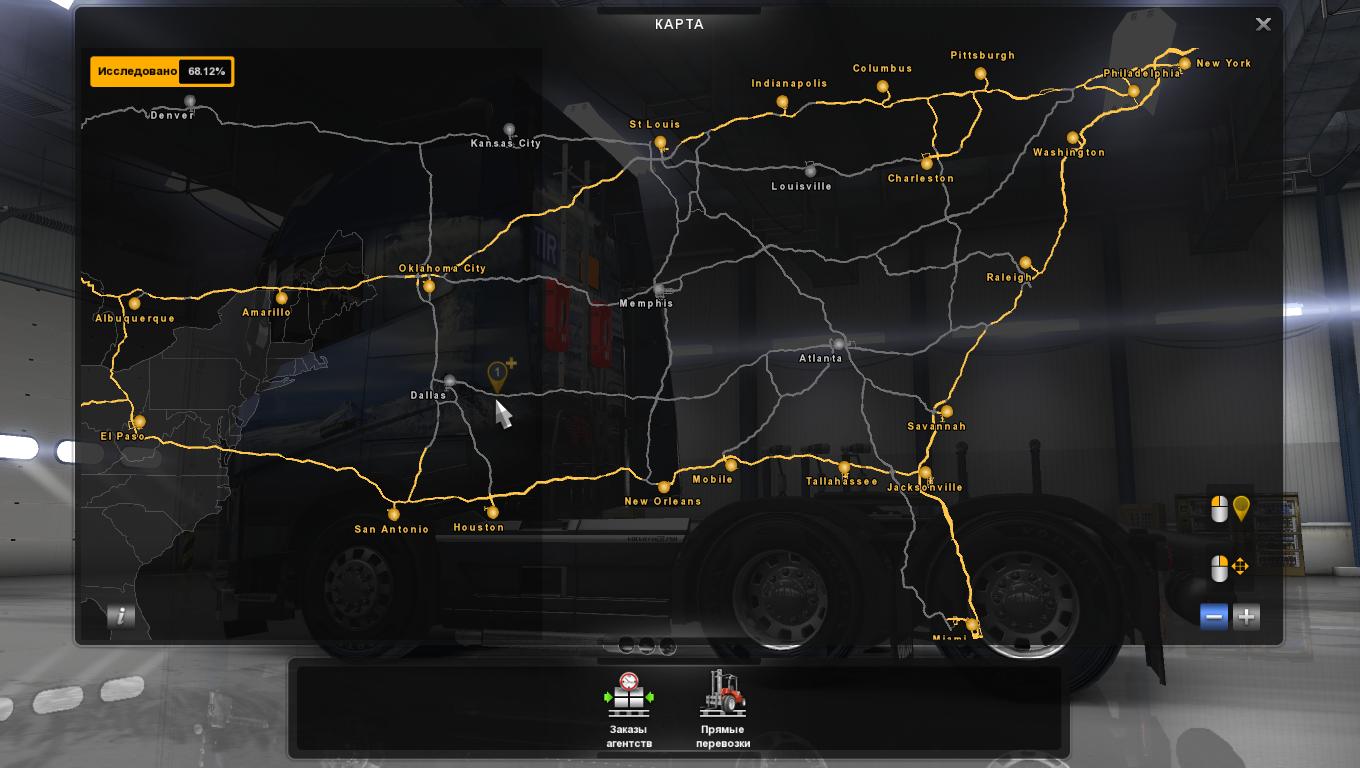This screenshot has height=768, width=1360.
Task: Select the New York city marker
Action: click(x=1185, y=64)
